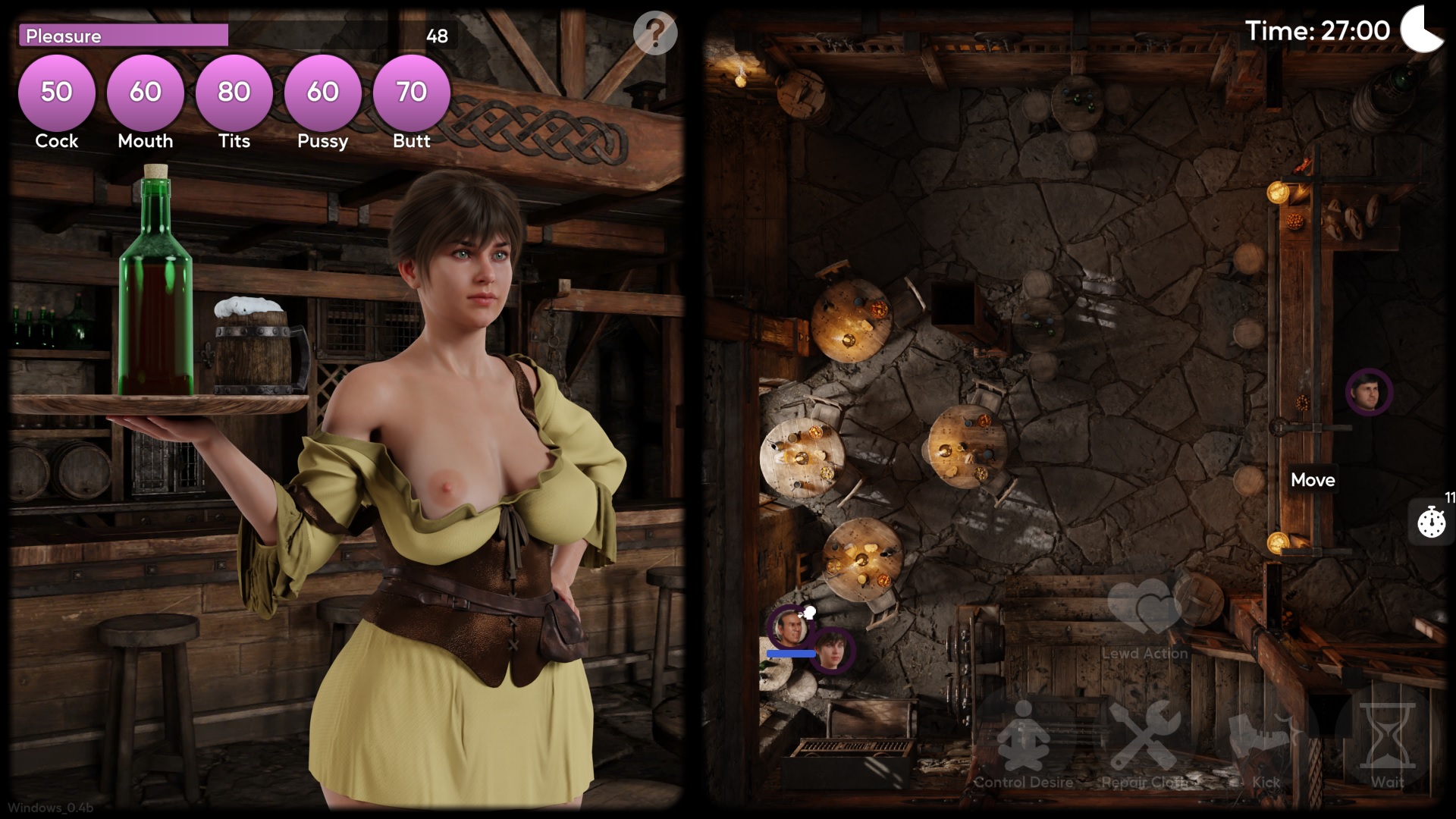Click the Move label near the bar

pos(1313,480)
